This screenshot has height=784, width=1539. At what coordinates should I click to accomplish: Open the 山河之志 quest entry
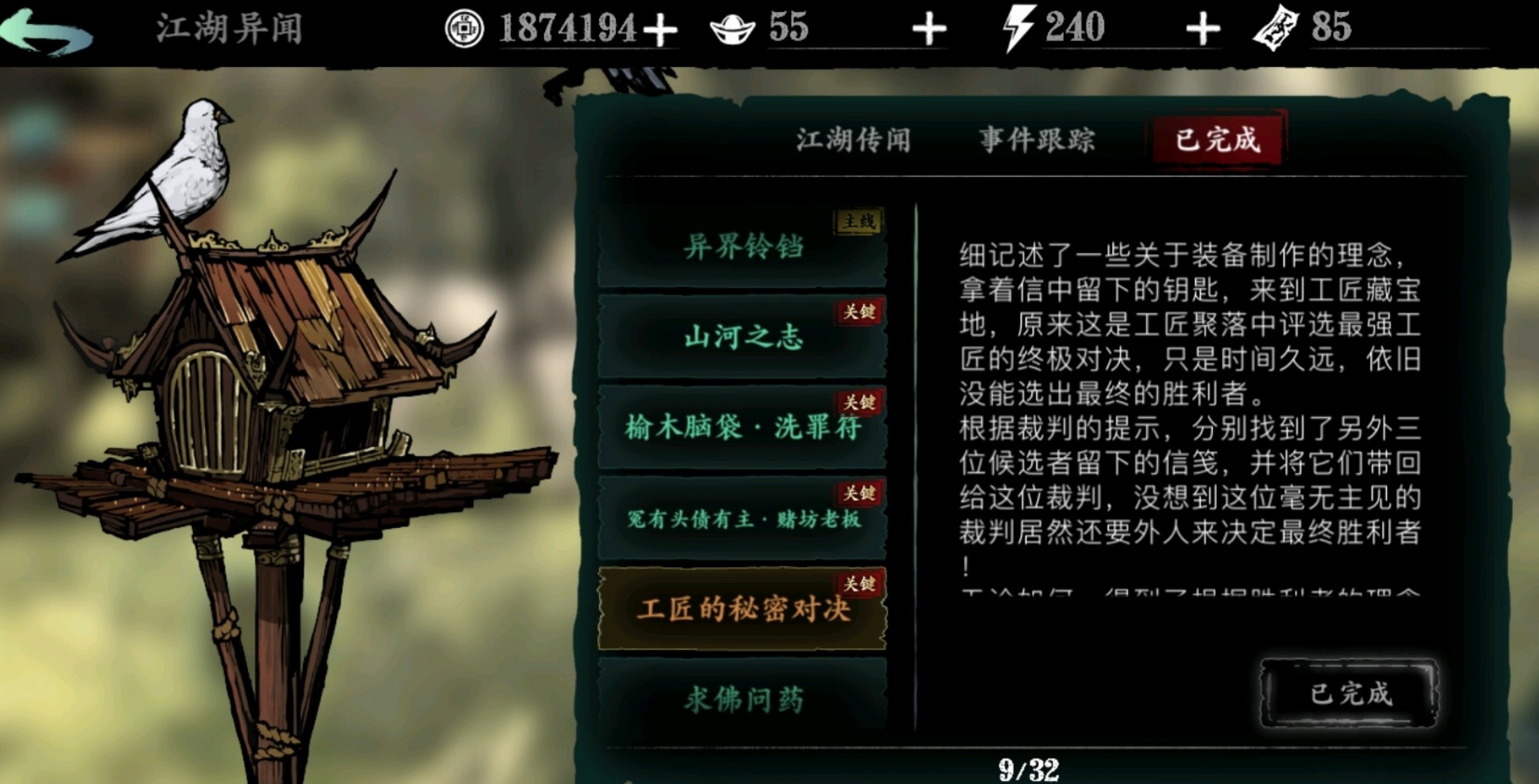point(742,338)
